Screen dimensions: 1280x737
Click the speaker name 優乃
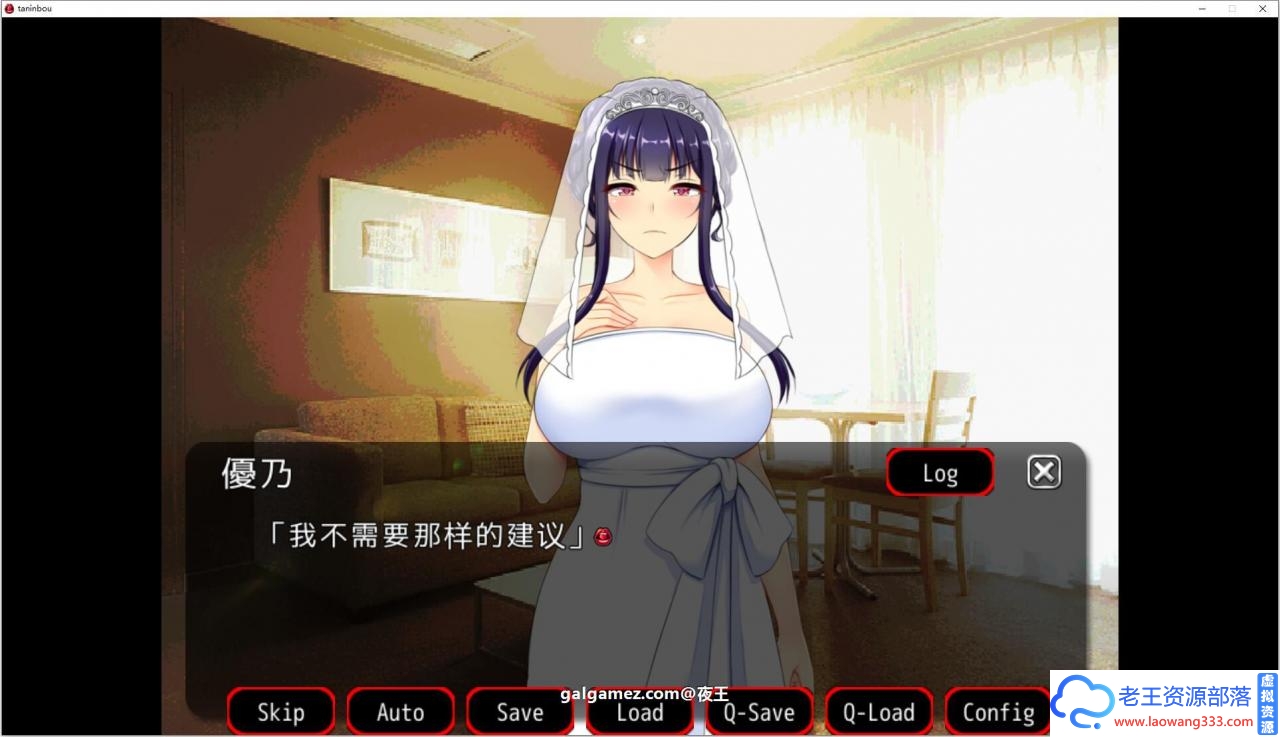pyautogui.click(x=256, y=474)
